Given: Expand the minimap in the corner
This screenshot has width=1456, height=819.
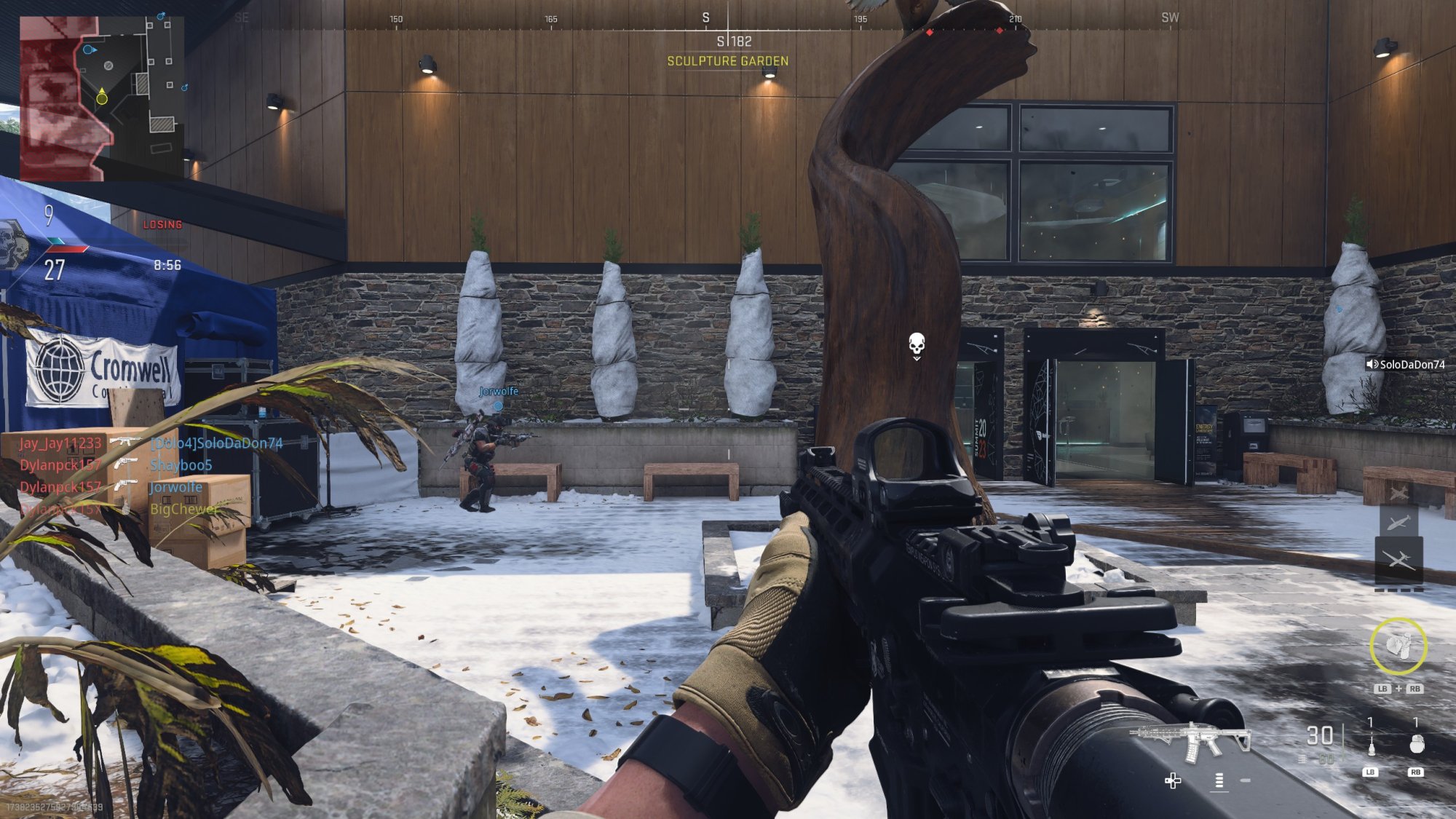Looking at the screenshot, I should tap(101, 98).
